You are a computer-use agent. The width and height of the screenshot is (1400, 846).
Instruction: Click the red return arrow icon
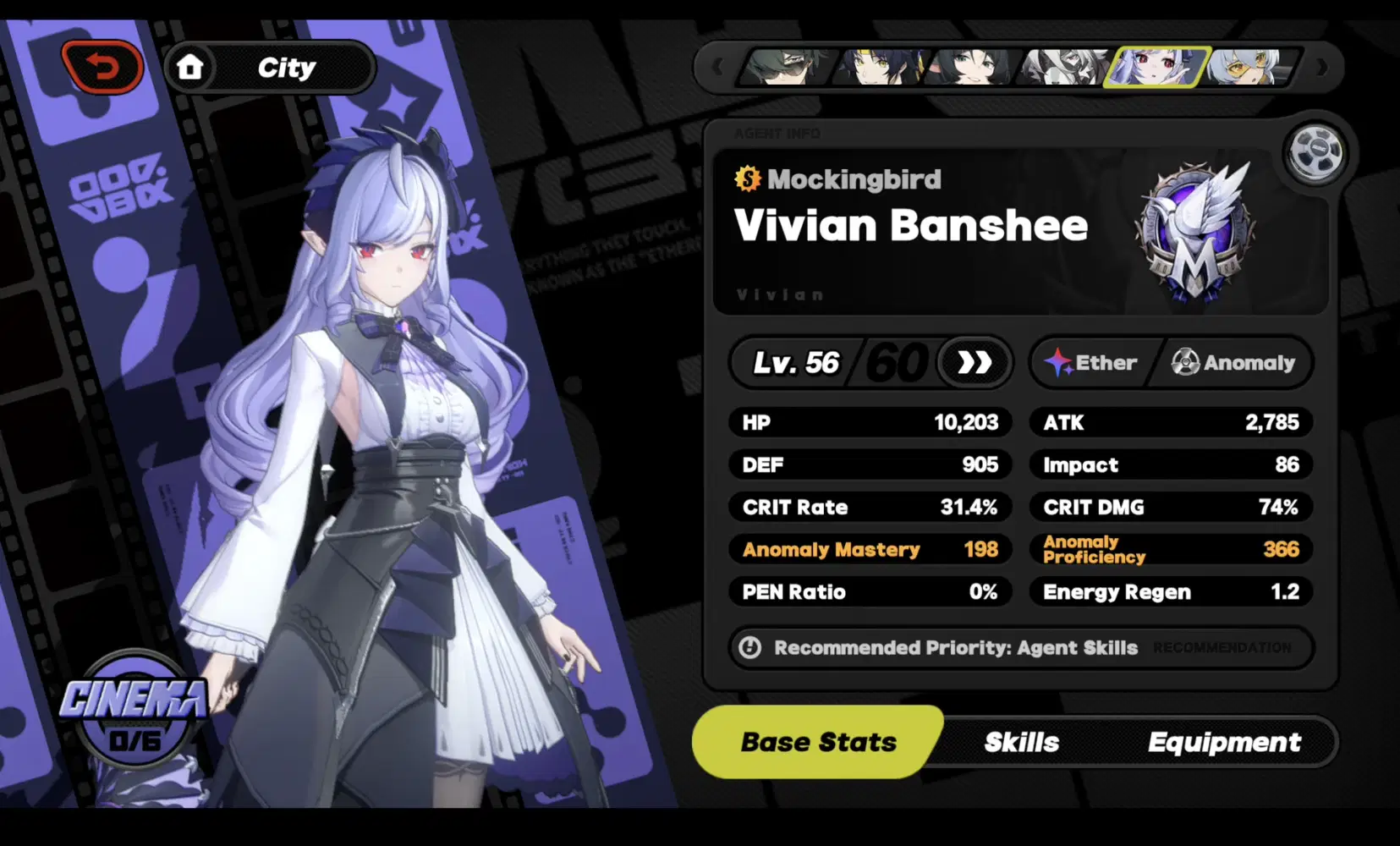coord(103,65)
